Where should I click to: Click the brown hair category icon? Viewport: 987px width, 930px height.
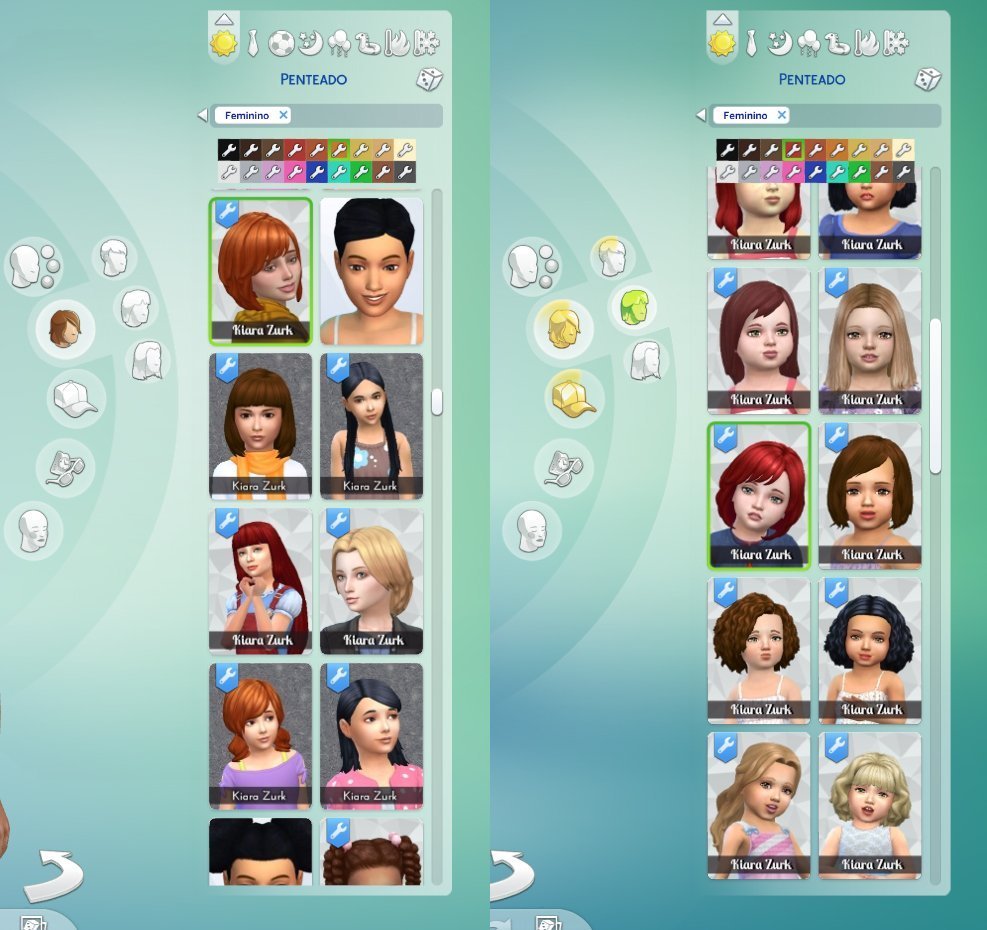(x=65, y=328)
